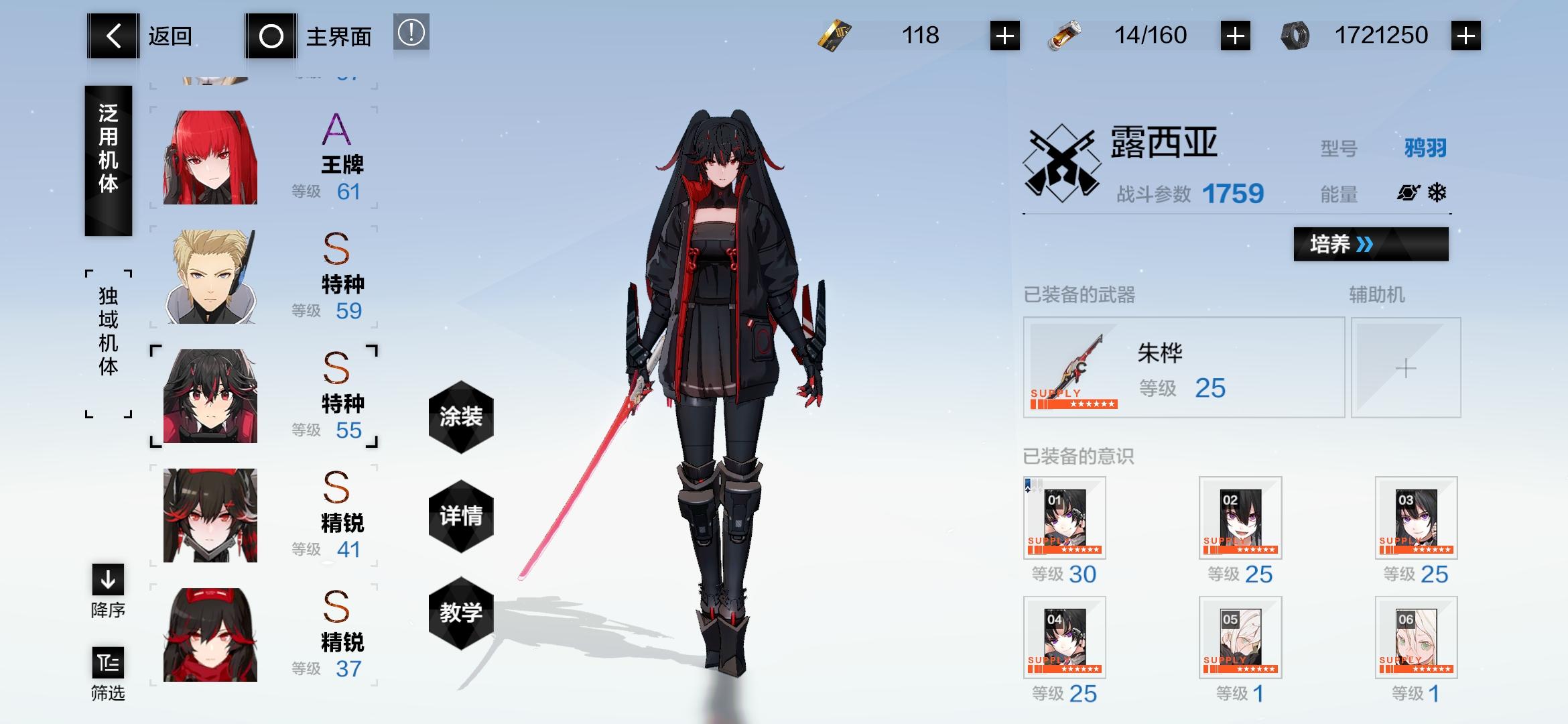Open the 教学 tutorial section
The image size is (1568, 724).
point(460,611)
